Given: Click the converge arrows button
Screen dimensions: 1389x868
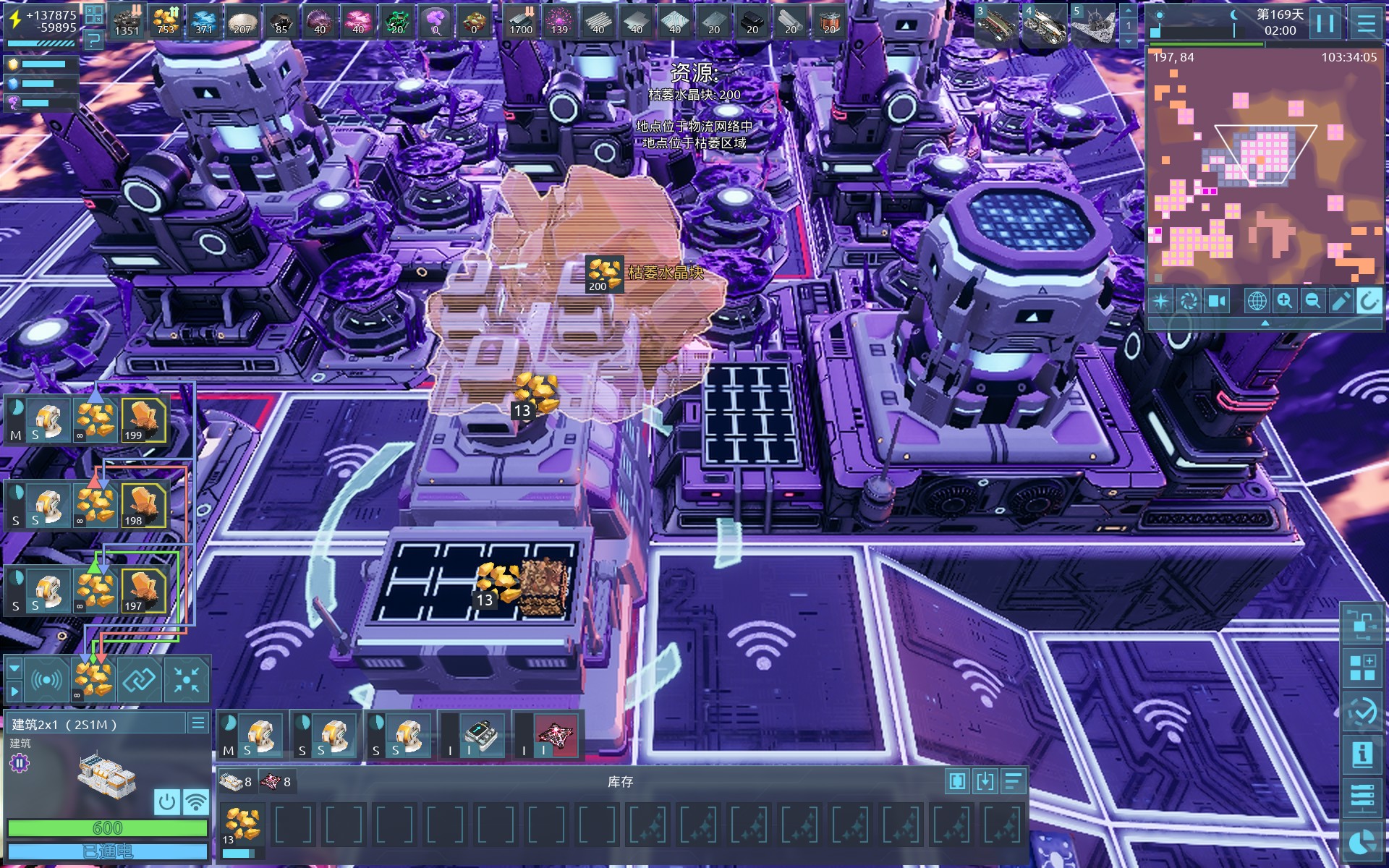Looking at the screenshot, I should coord(186,680).
